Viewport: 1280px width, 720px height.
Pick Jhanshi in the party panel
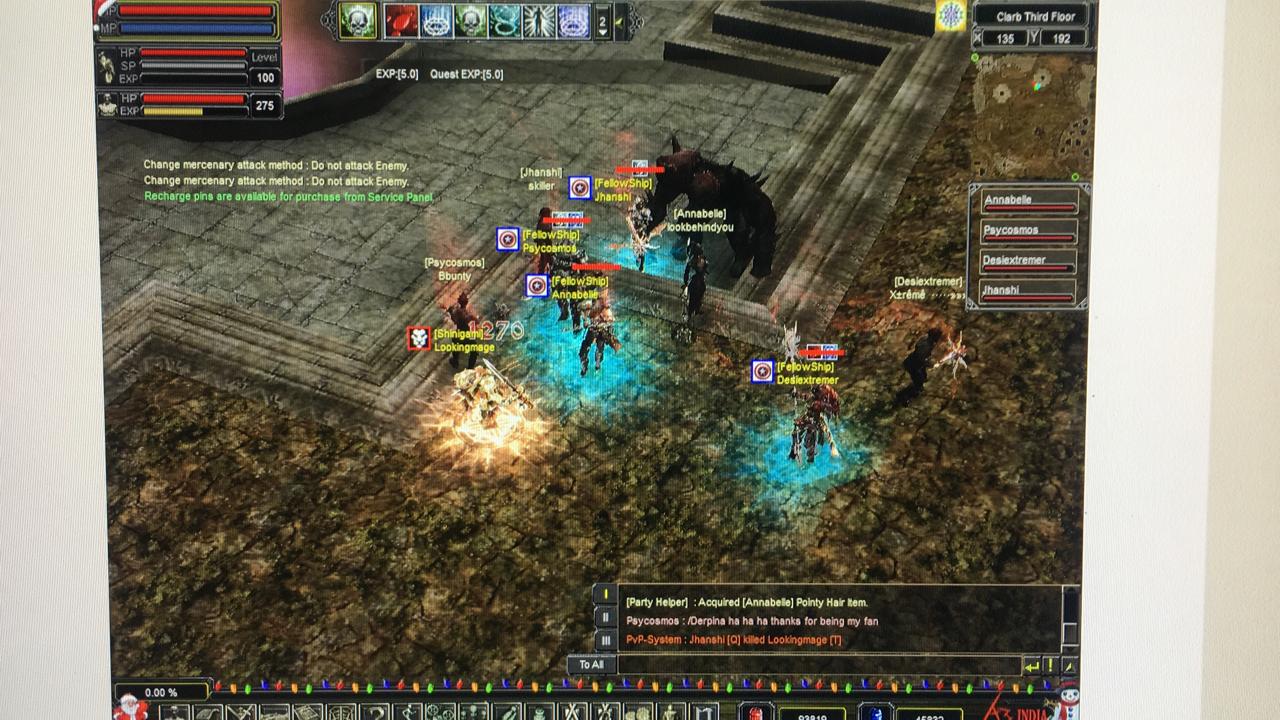coord(1028,292)
